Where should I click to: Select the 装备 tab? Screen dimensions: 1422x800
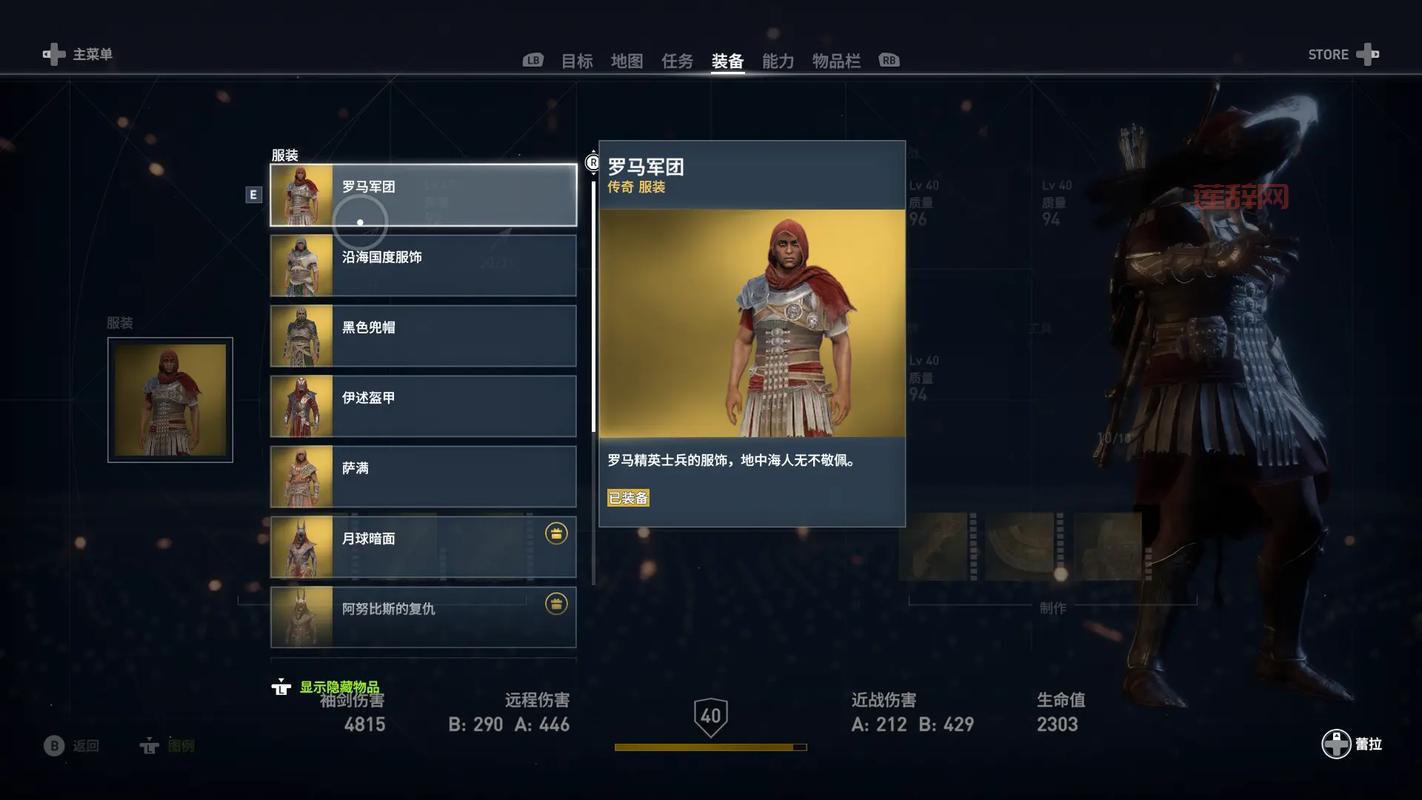pos(727,61)
